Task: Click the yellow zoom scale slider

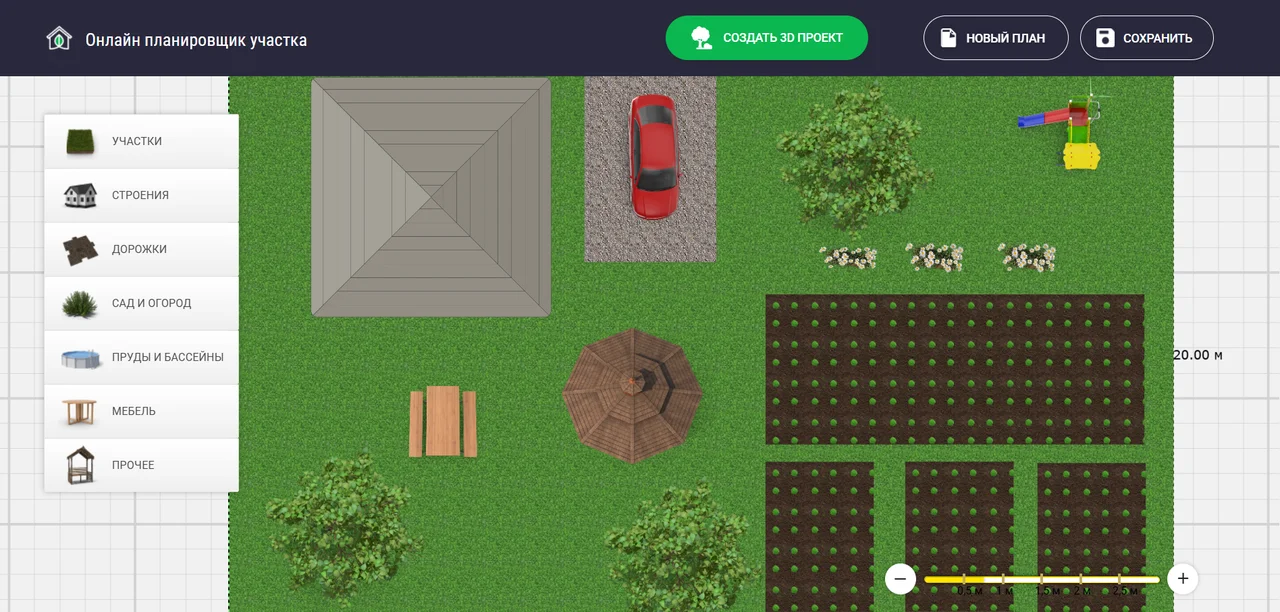Action: [x=1041, y=579]
